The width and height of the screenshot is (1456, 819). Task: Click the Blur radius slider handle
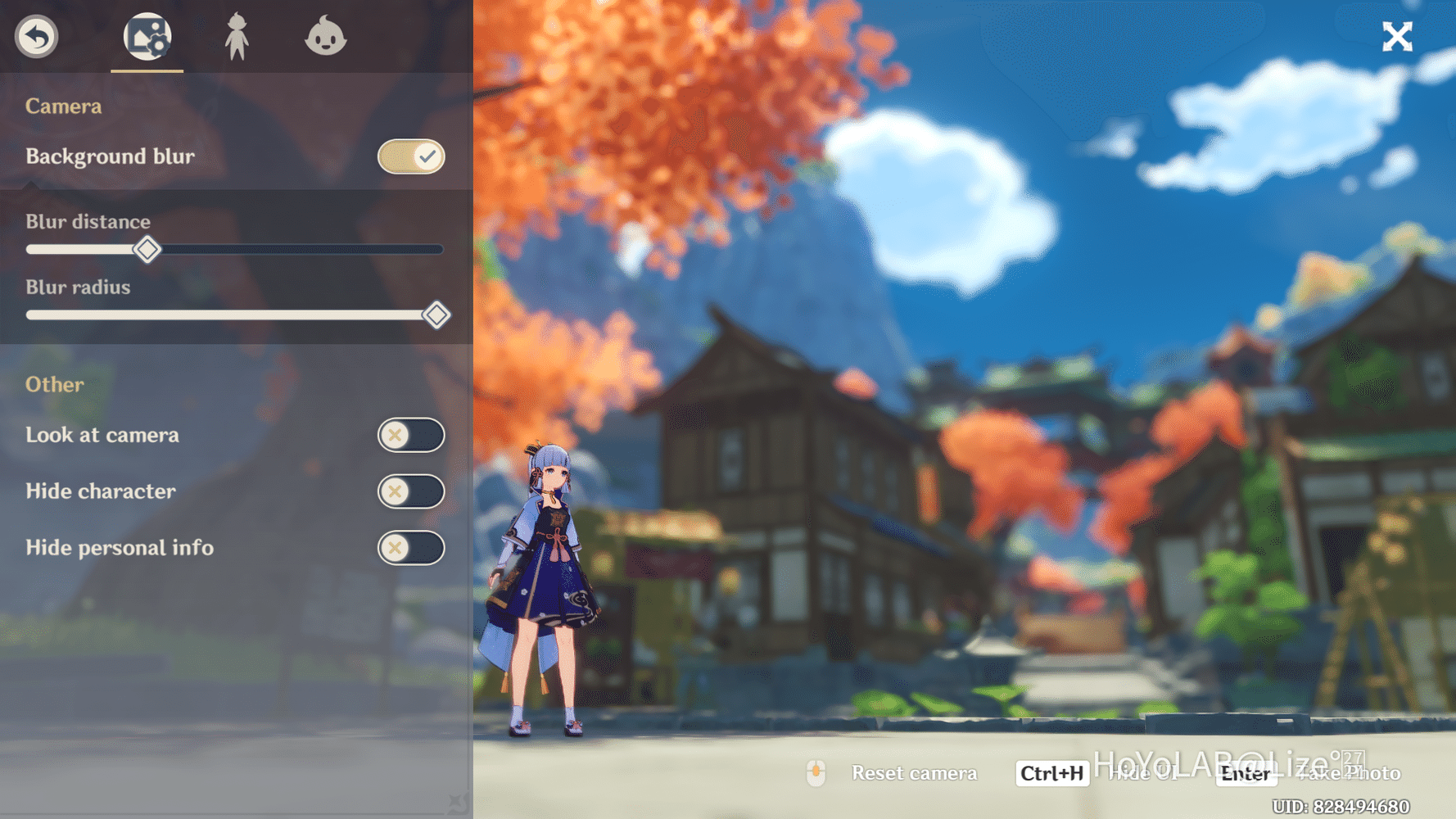(x=436, y=314)
